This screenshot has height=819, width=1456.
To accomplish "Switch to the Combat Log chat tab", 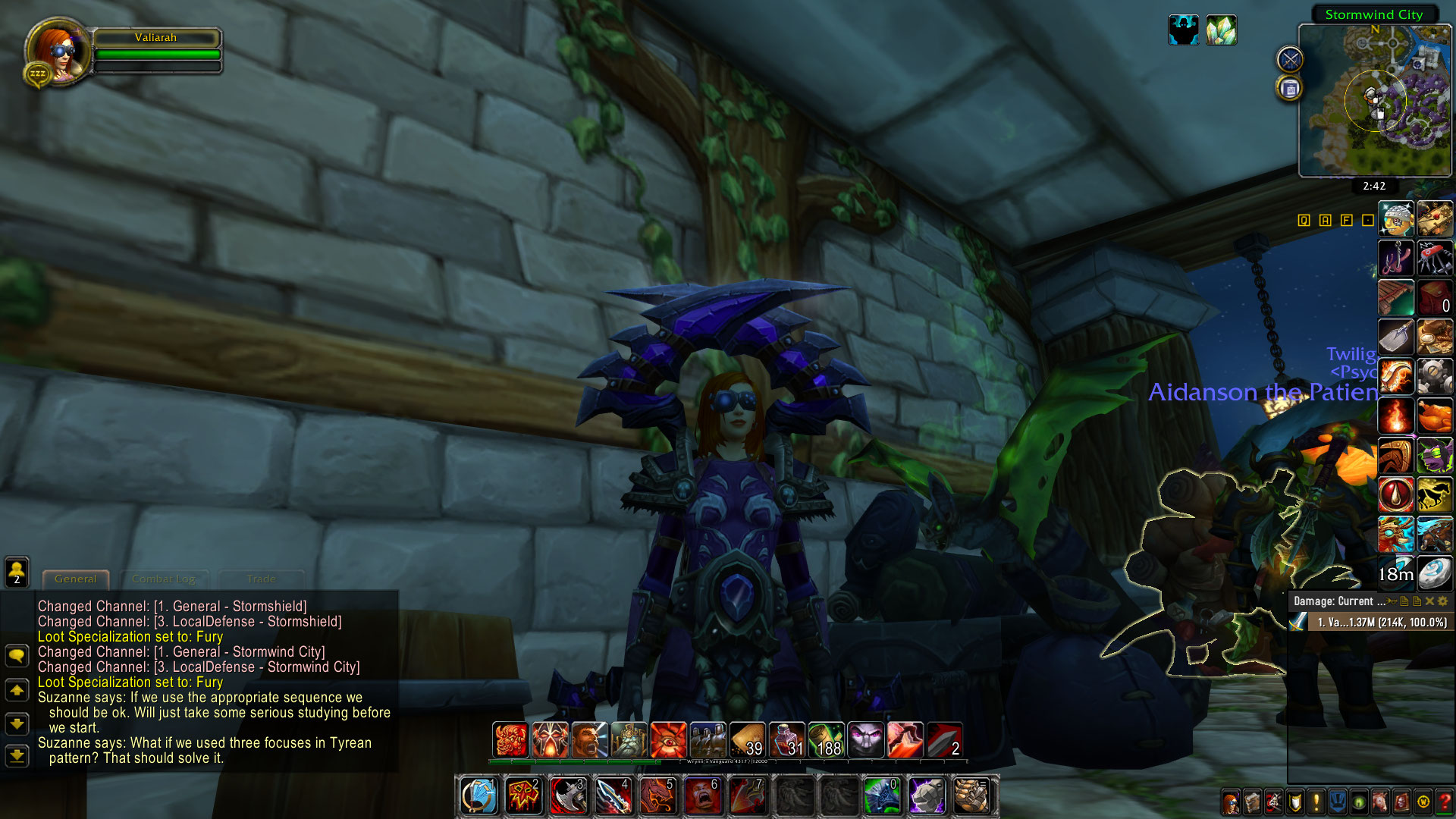I will coord(164,579).
